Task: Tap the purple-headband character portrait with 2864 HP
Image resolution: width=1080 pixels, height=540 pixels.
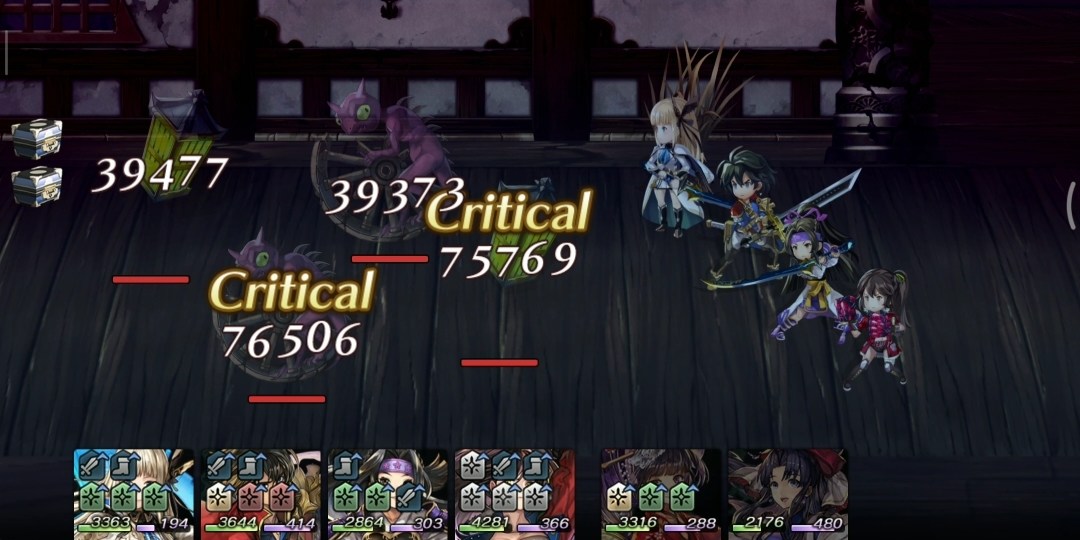Action: coord(388,492)
